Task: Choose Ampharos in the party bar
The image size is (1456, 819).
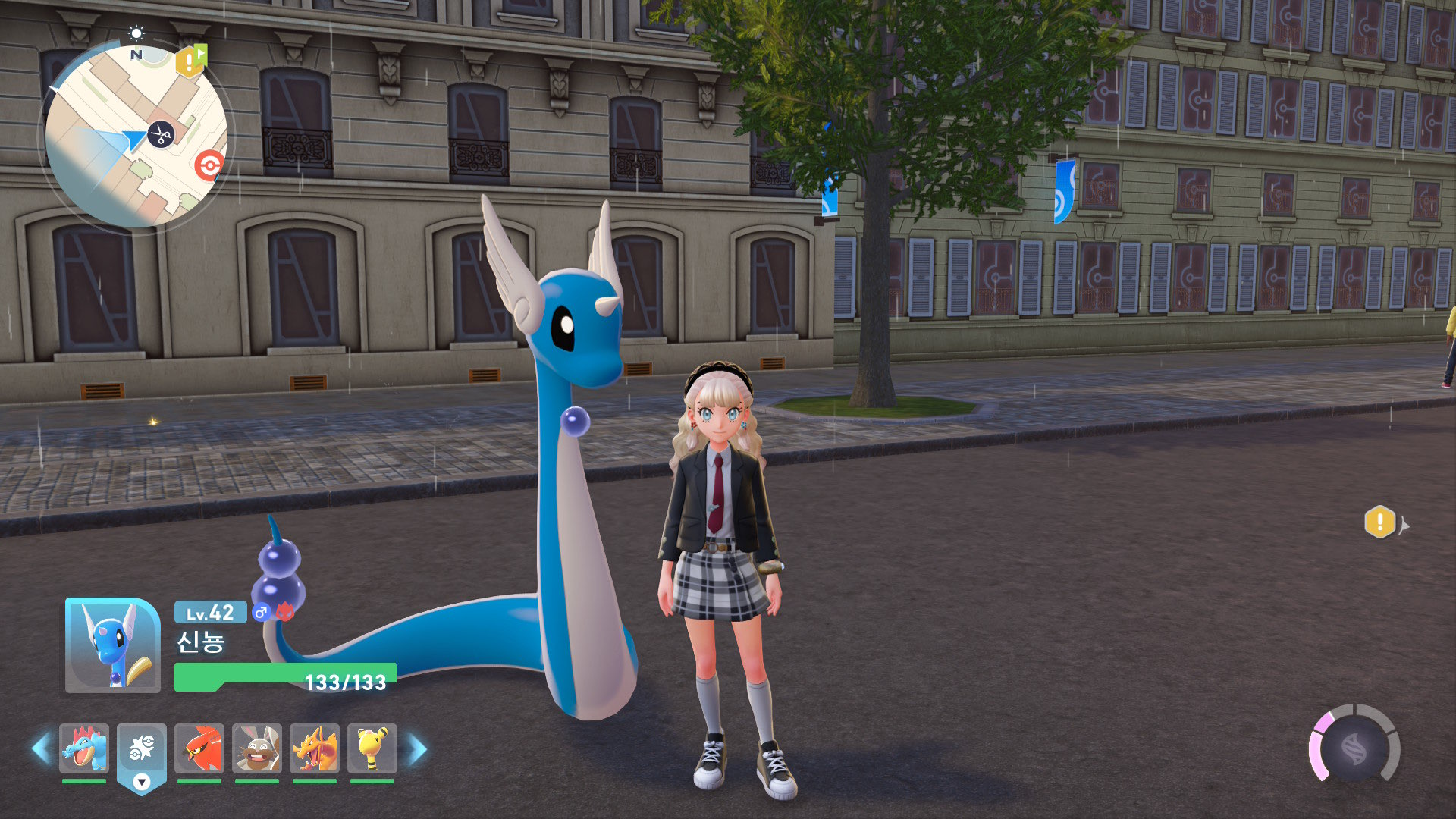Action: (372, 748)
